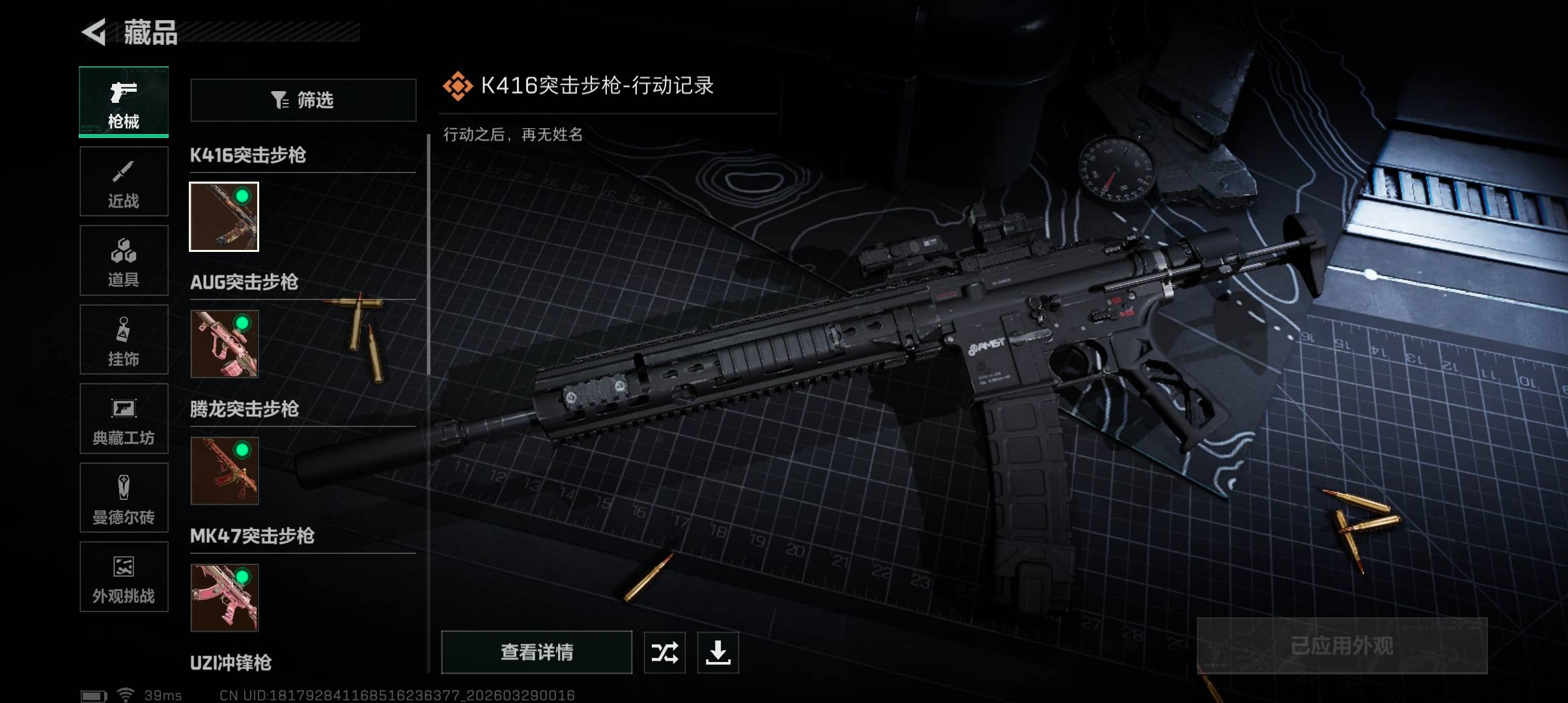This screenshot has width=1568, height=703.
Task: Open the 外观挑战 skin challenges tab
Action: coord(124,577)
